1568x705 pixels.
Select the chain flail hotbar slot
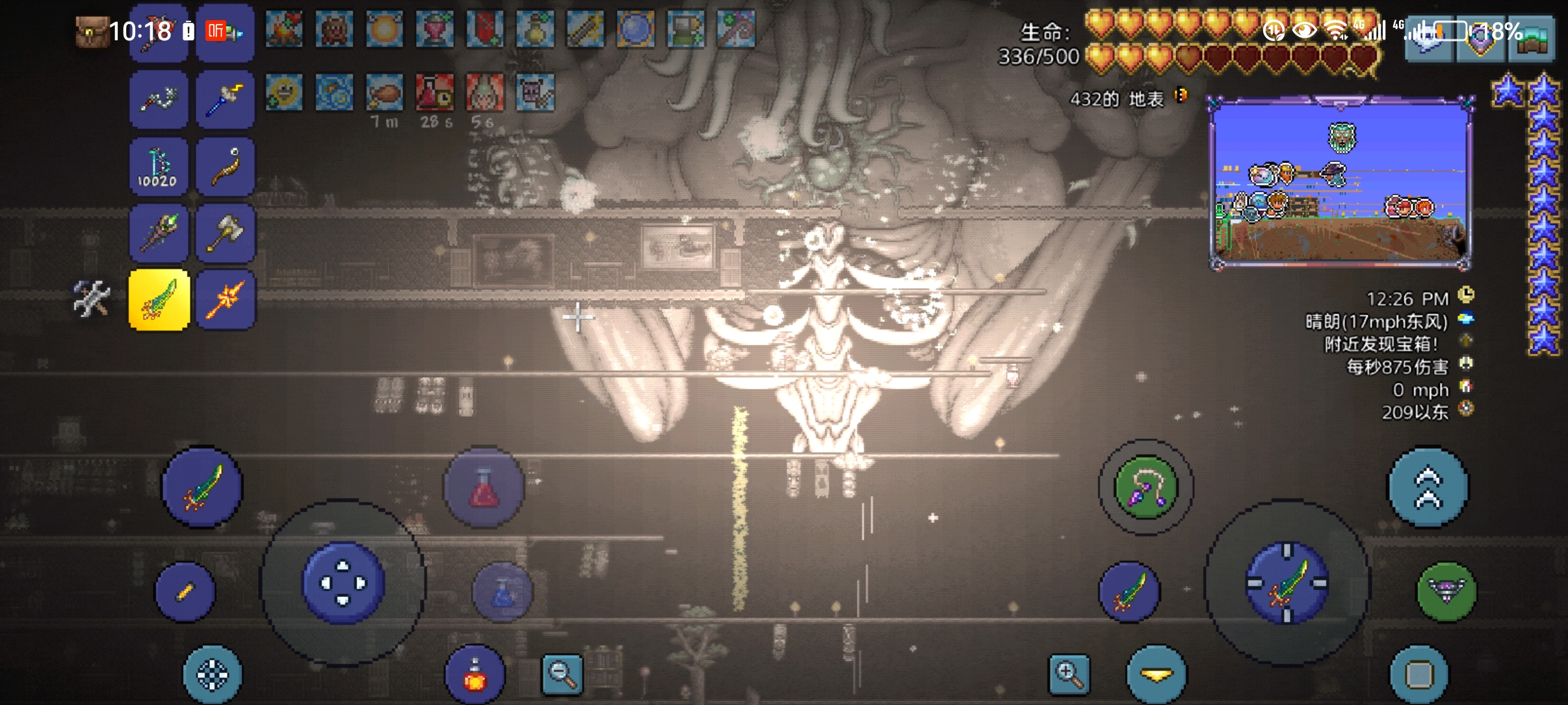[x=159, y=99]
